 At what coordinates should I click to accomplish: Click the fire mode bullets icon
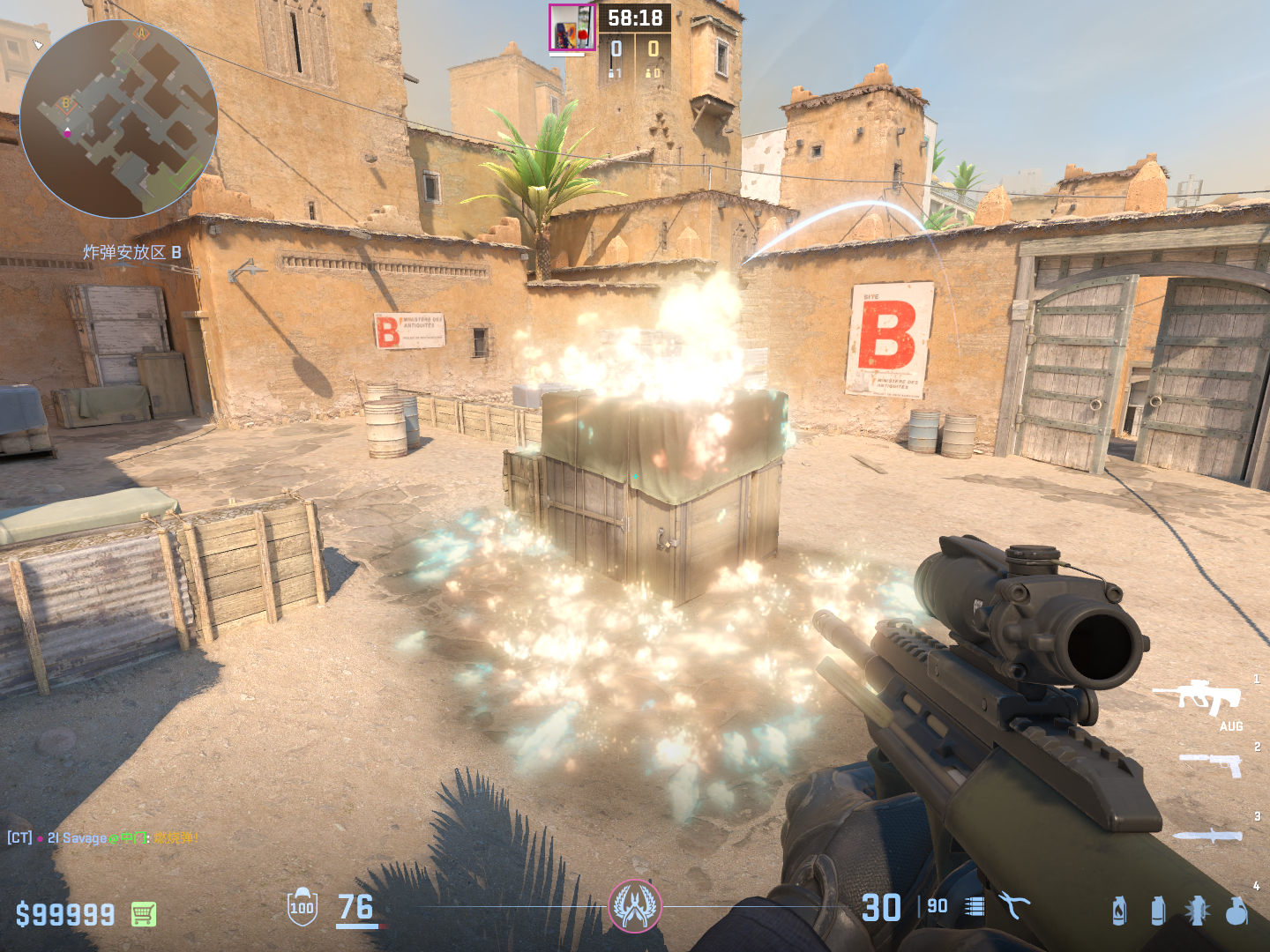tap(975, 906)
